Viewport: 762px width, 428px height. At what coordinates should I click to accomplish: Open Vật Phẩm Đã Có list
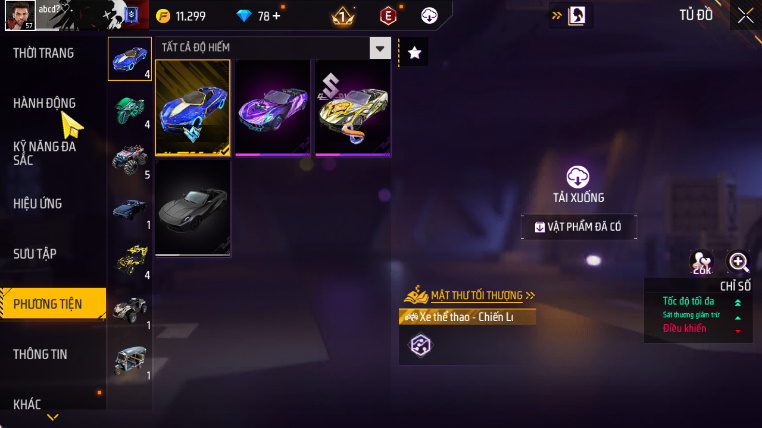tap(578, 227)
